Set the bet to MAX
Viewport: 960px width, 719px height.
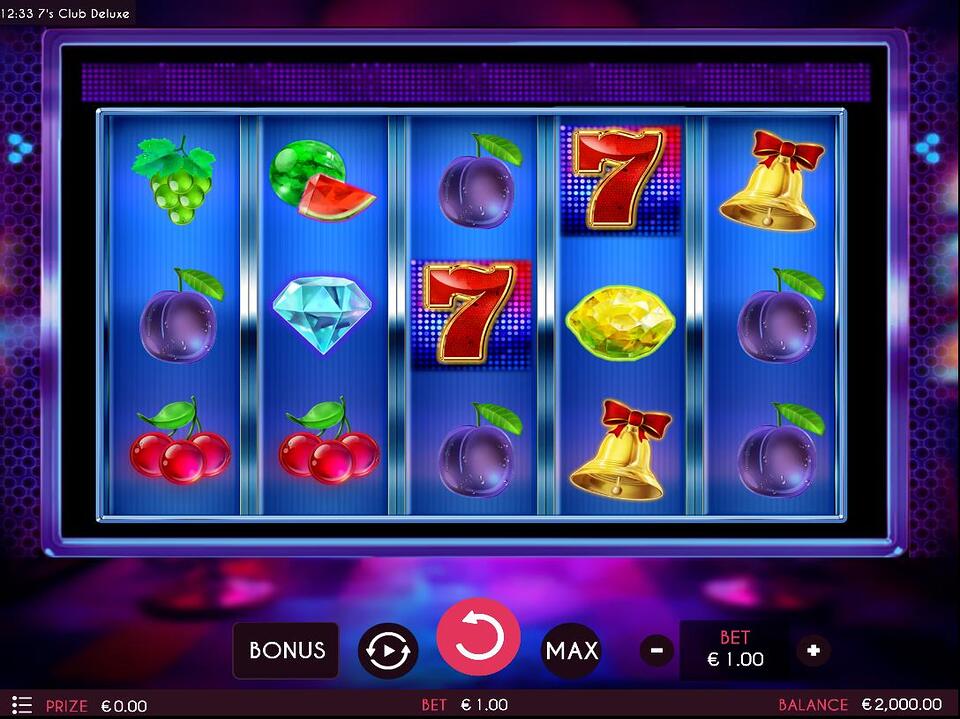point(571,651)
